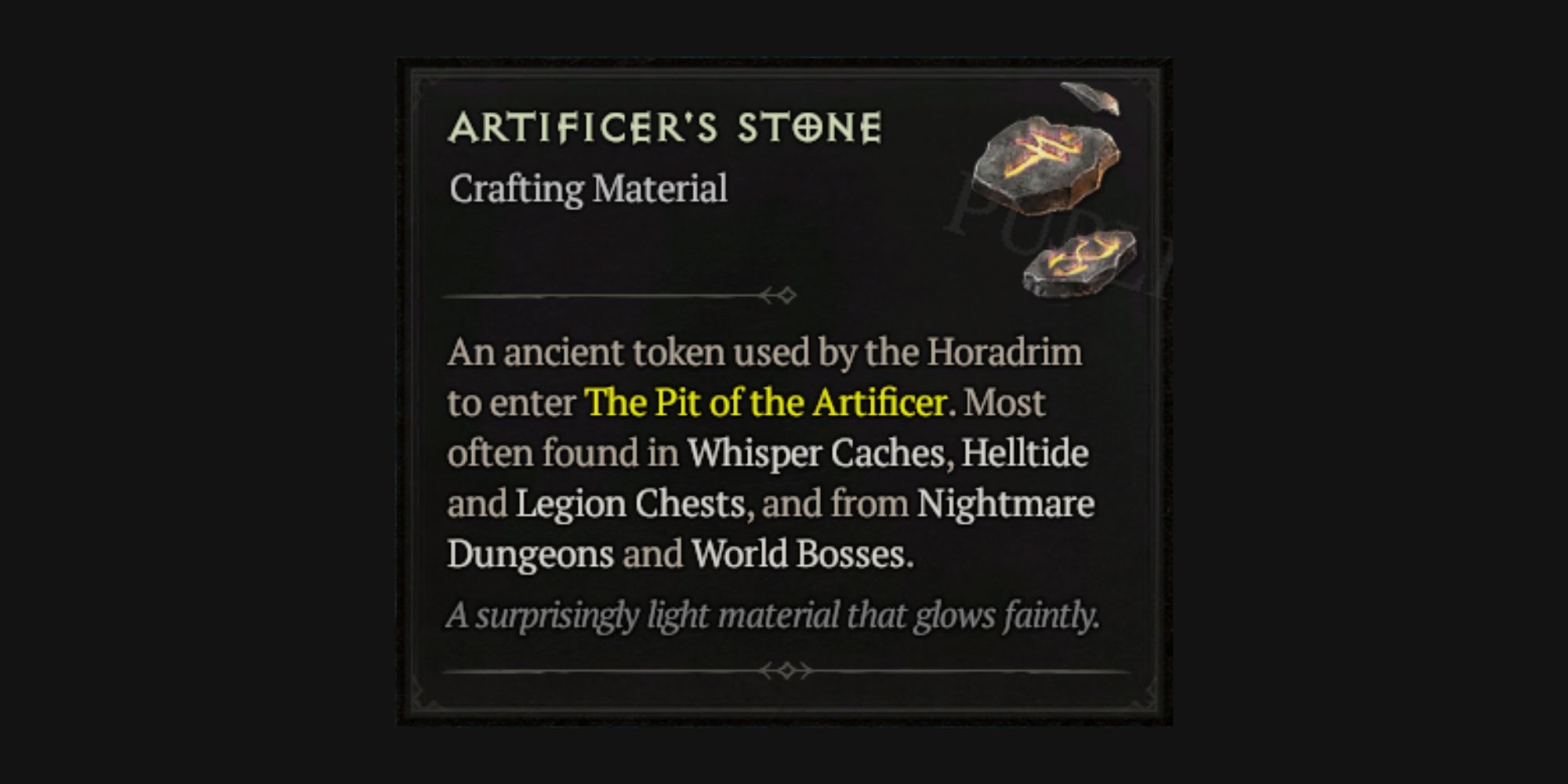Viewport: 1568px width, 784px height.
Task: Select the Artificer's Stone title text
Action: (666, 127)
